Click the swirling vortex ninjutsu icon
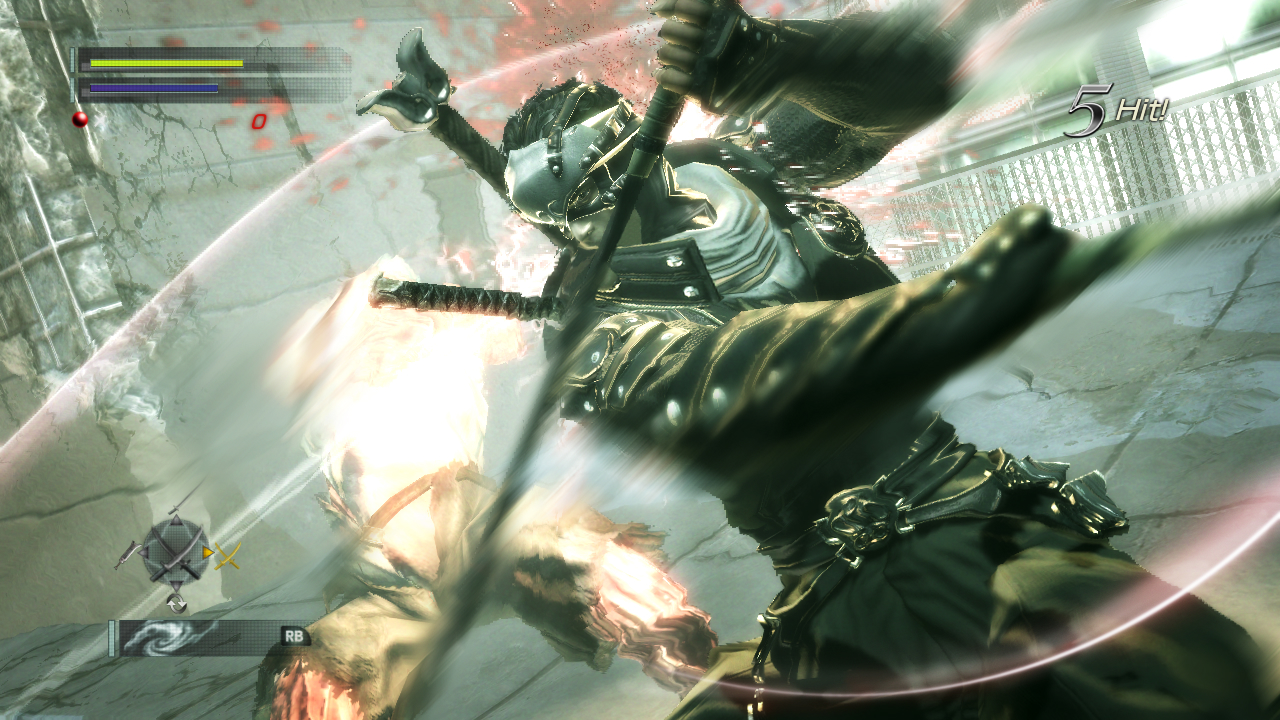This screenshot has width=1280, height=720. (x=160, y=637)
